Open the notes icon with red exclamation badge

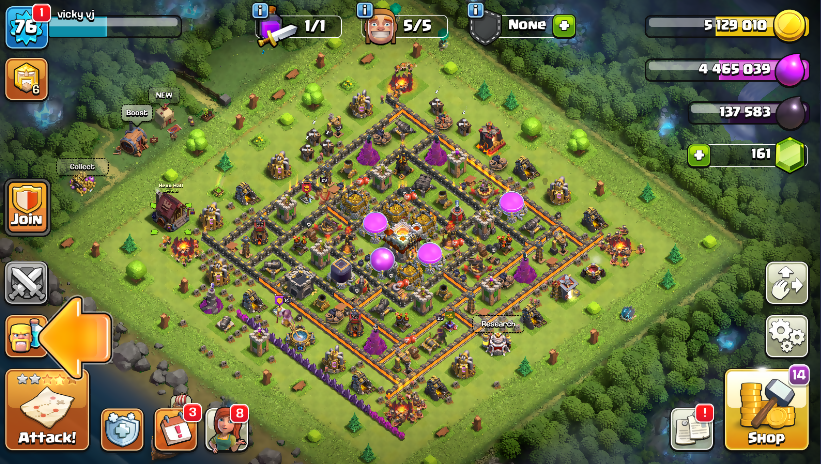tap(691, 429)
